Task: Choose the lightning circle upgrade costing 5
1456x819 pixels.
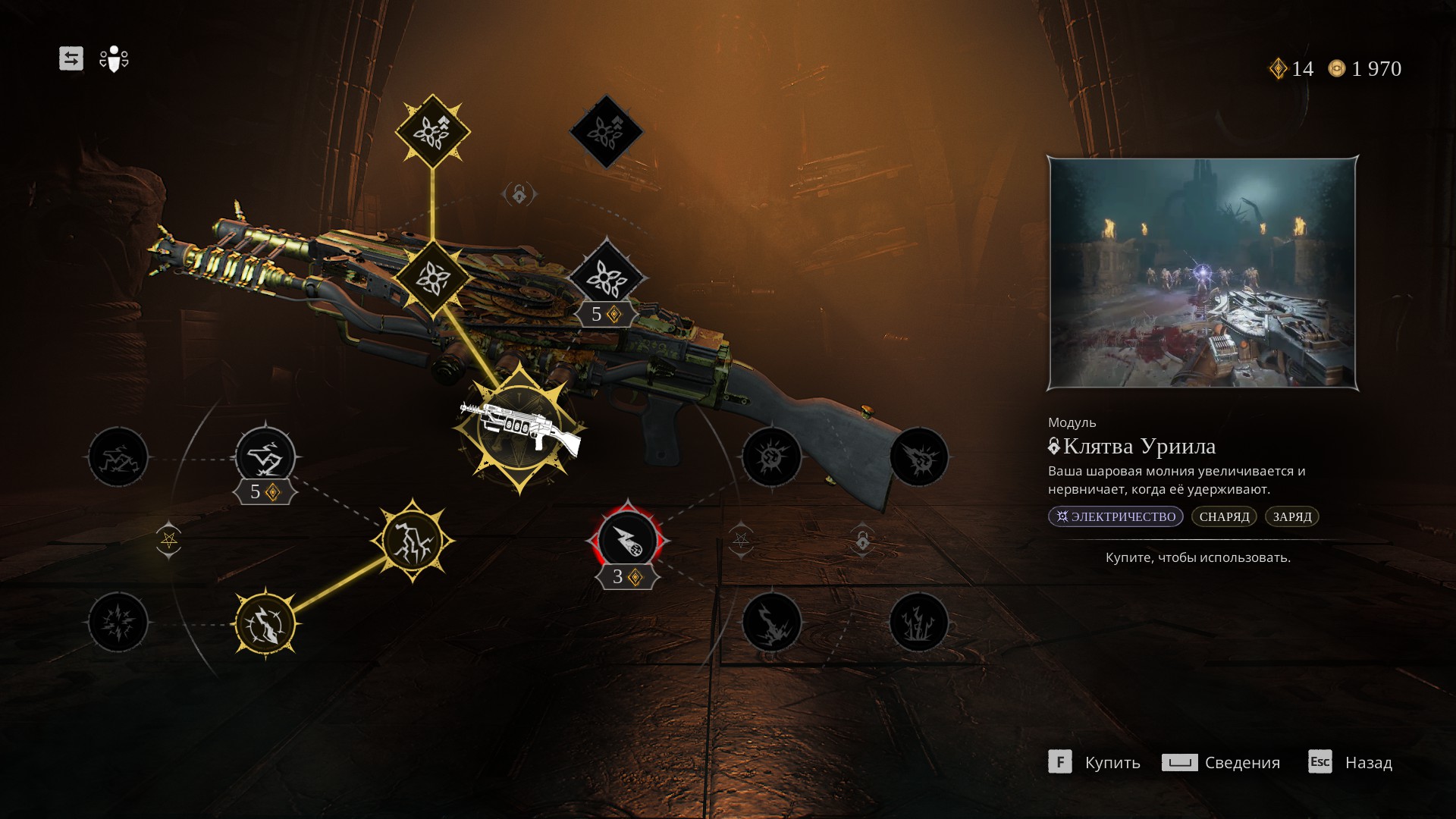Action: click(x=265, y=457)
